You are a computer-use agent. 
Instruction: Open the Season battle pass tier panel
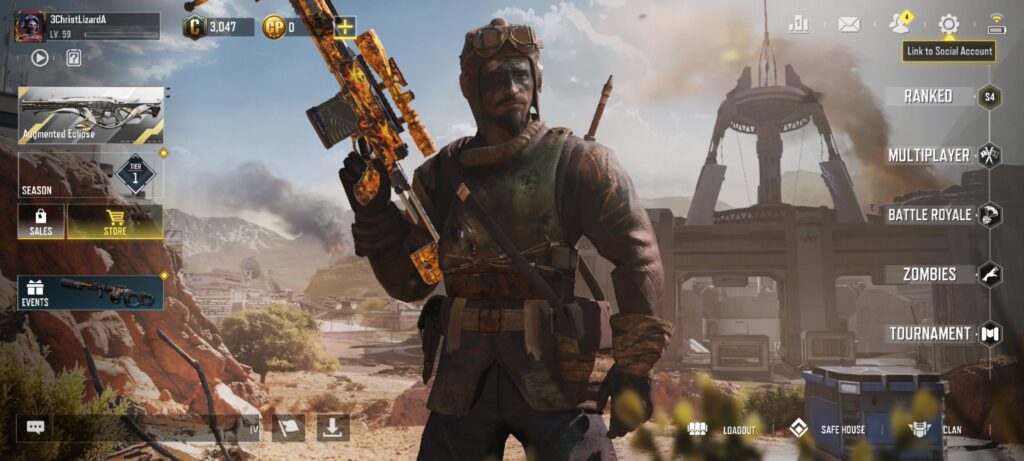tap(91, 175)
